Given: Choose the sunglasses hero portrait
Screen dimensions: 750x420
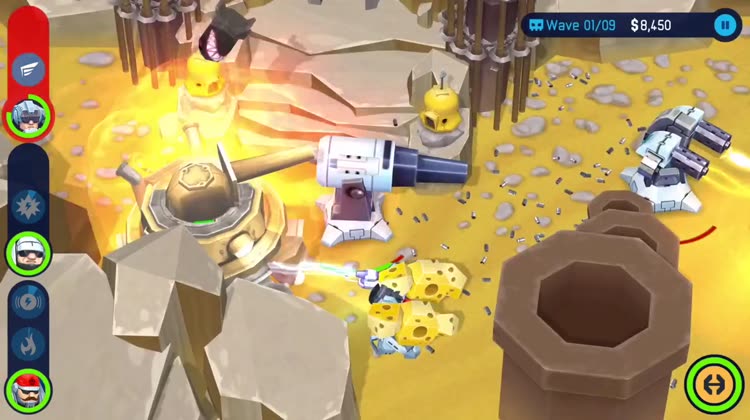Looking at the screenshot, I should pyautogui.click(x=27, y=251).
